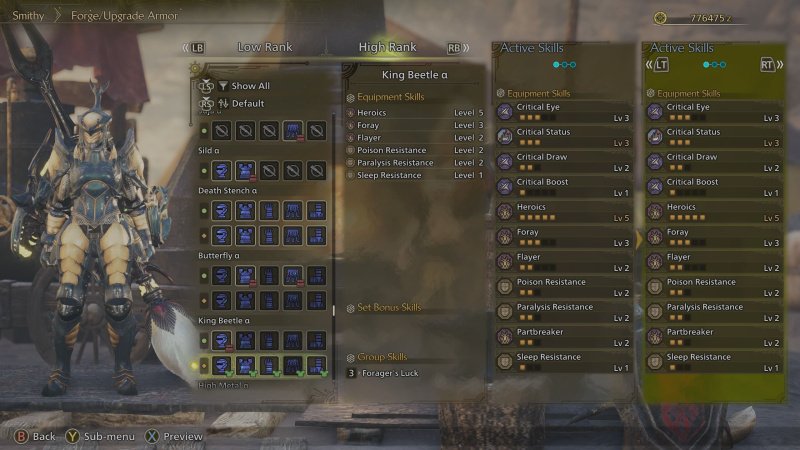Switch to the Low Rank tab
Viewport: 800px width, 450px height.
264,47
